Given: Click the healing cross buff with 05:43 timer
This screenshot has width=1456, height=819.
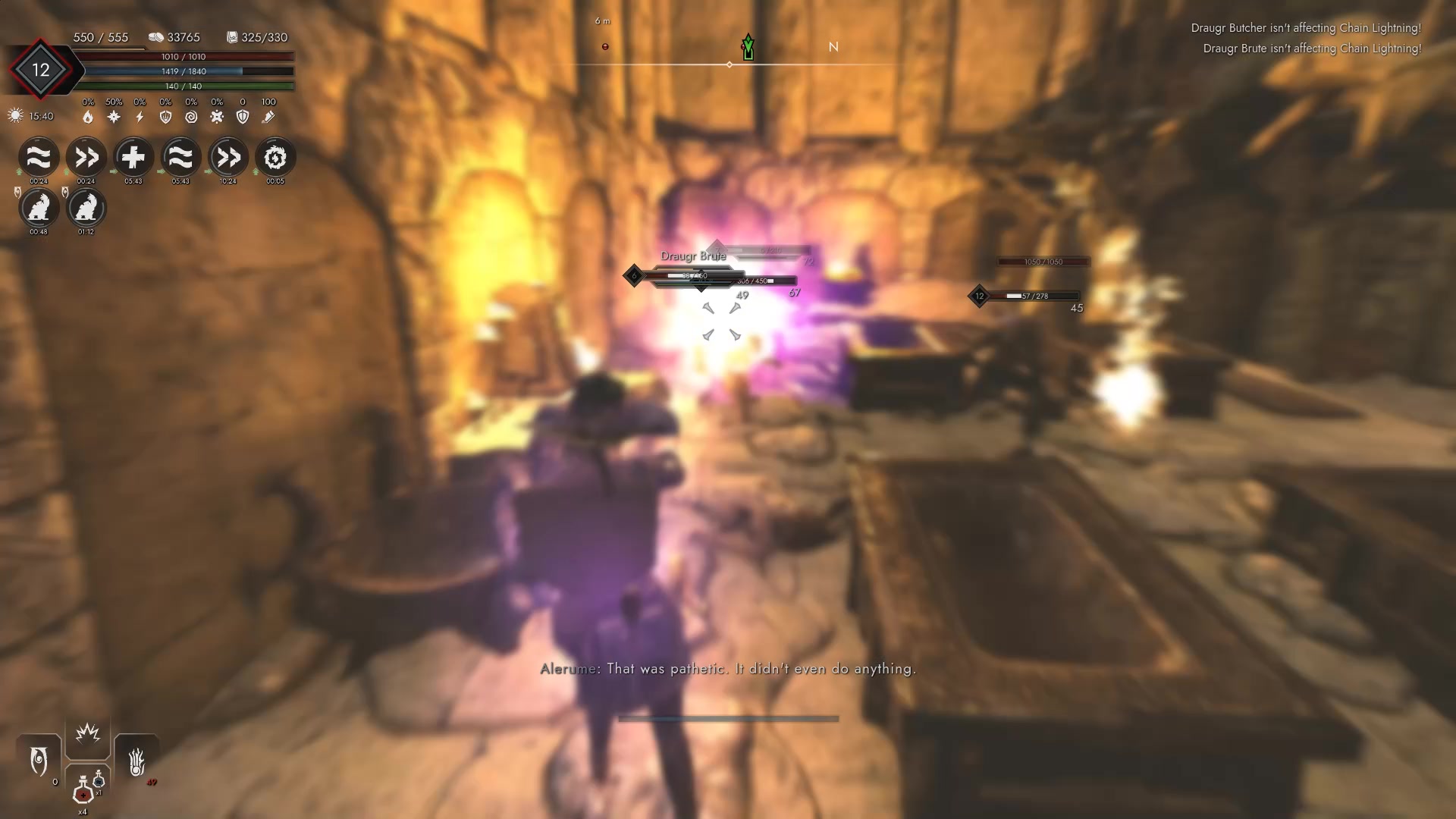Looking at the screenshot, I should 133,157.
